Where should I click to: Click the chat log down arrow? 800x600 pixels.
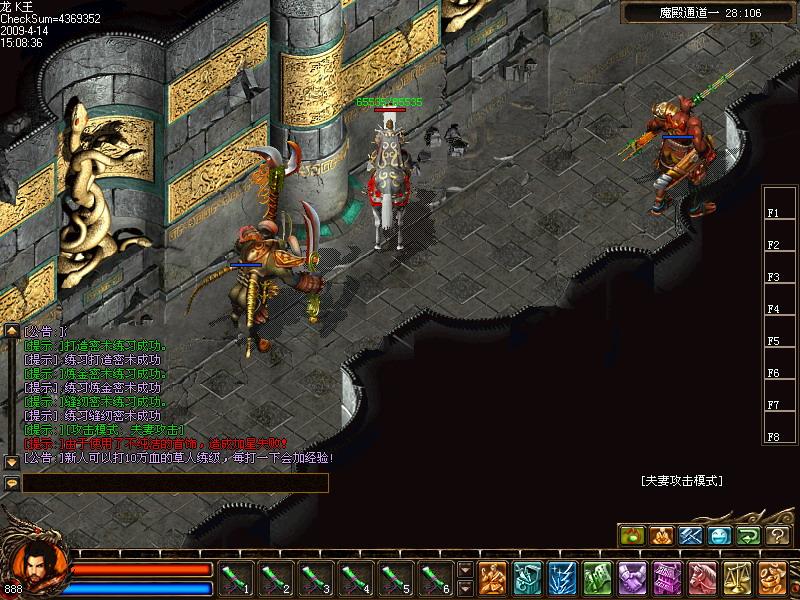tap(12, 462)
